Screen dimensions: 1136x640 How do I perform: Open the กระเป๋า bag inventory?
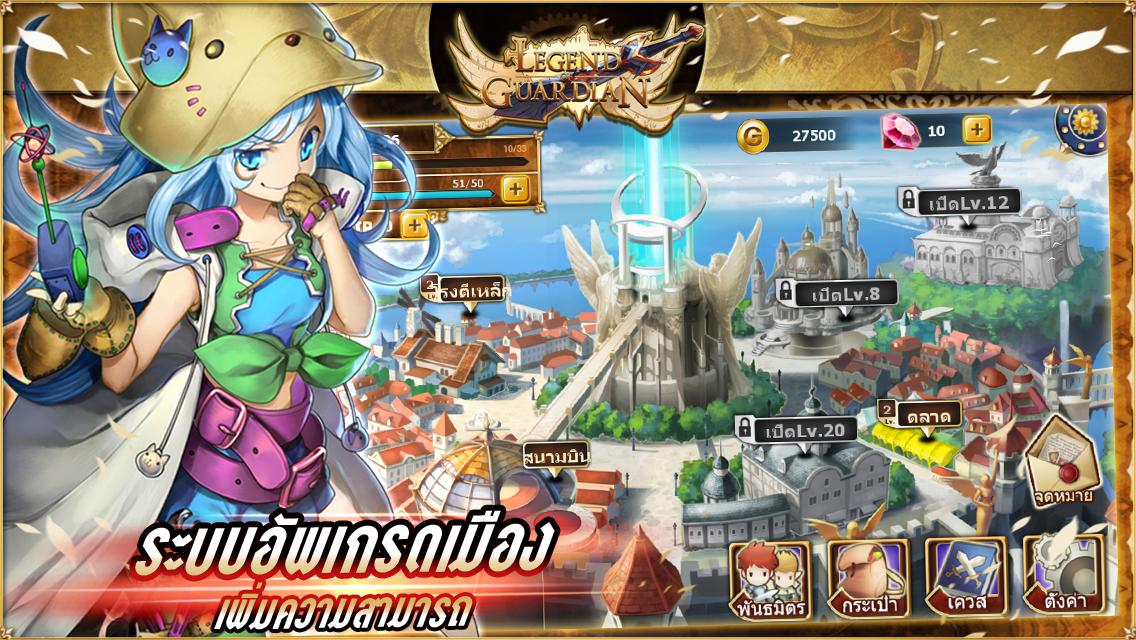pos(866,579)
